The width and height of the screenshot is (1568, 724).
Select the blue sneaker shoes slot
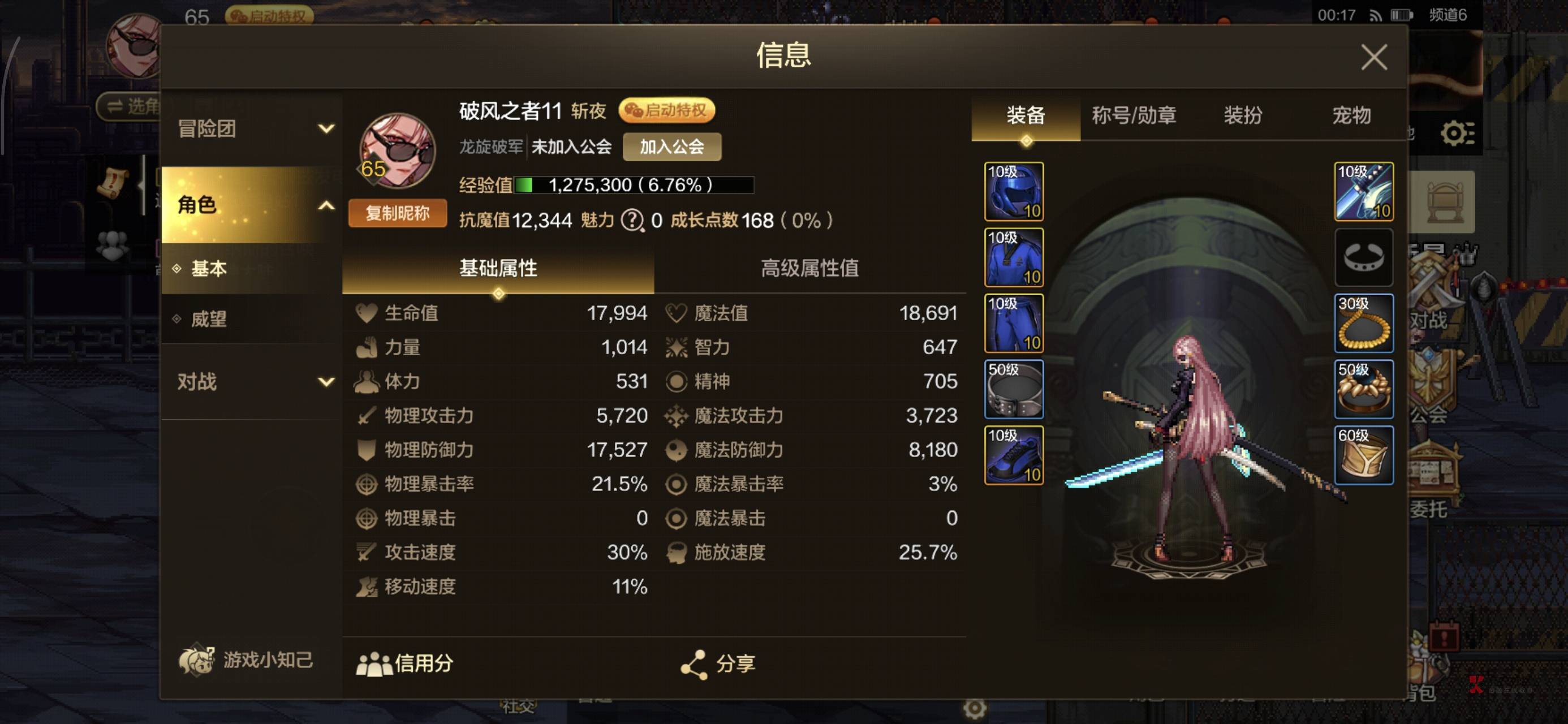point(1014,455)
